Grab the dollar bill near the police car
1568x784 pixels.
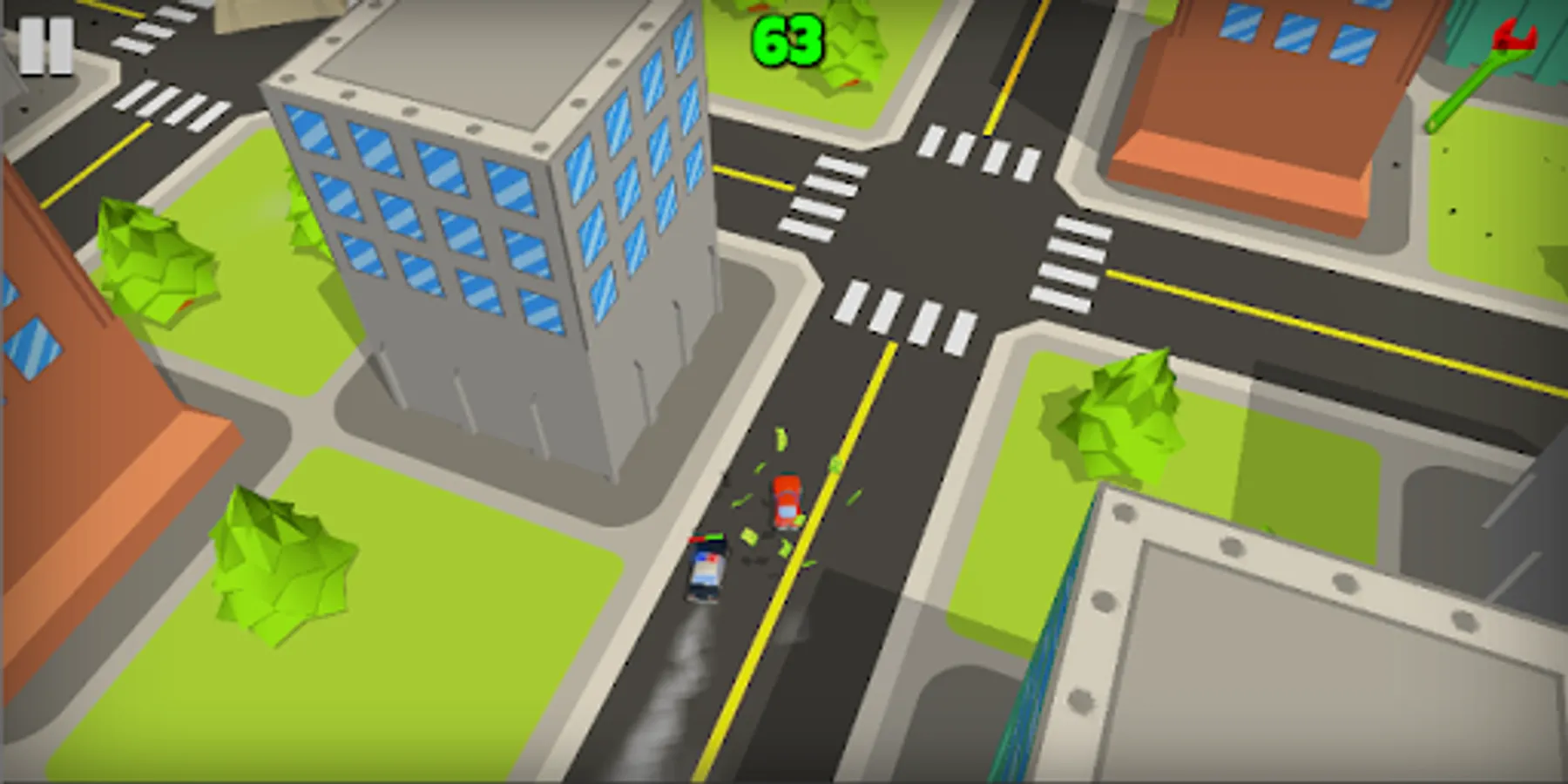coord(750,537)
